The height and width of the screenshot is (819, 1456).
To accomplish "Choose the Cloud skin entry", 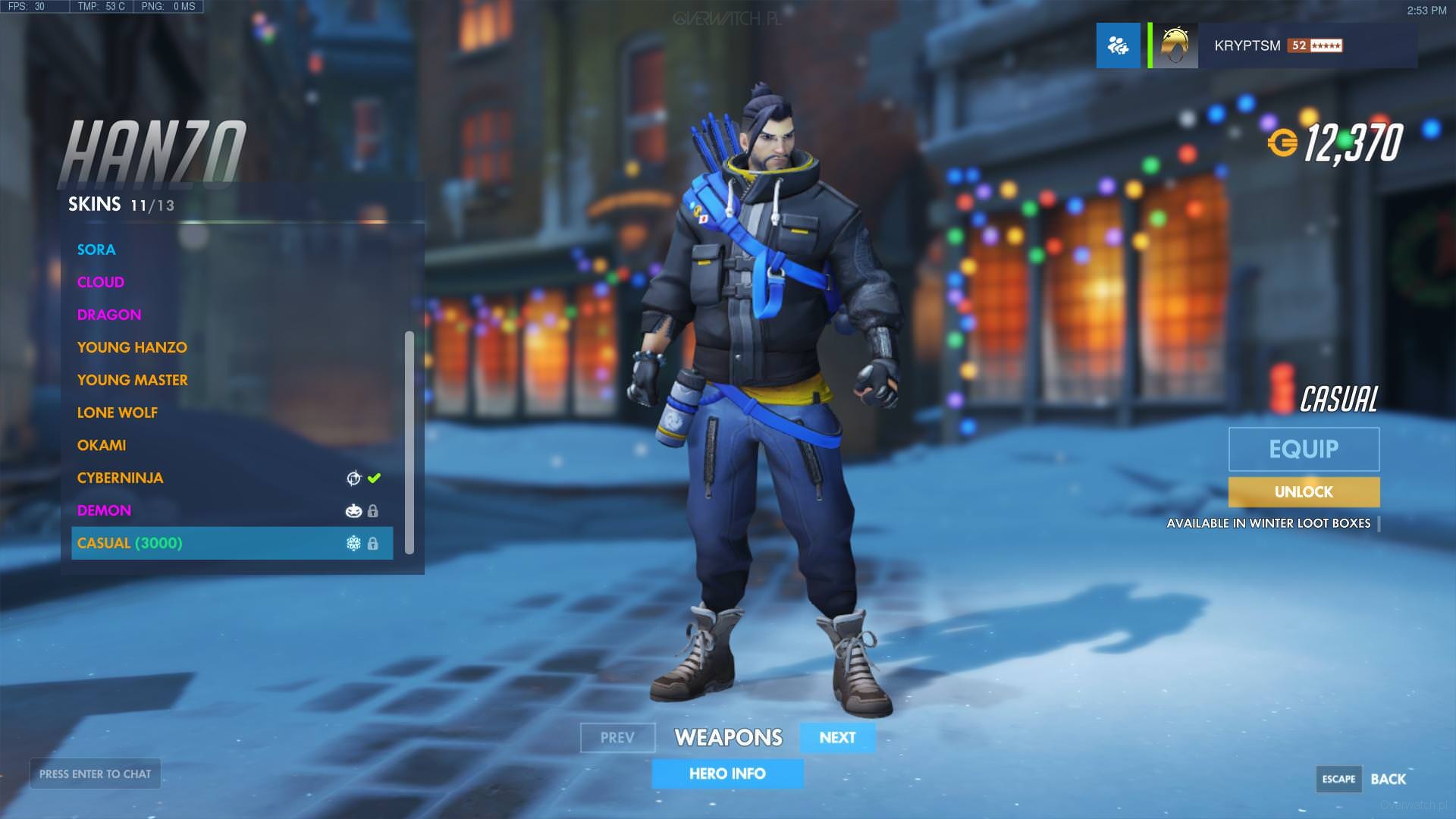I will coord(101,282).
